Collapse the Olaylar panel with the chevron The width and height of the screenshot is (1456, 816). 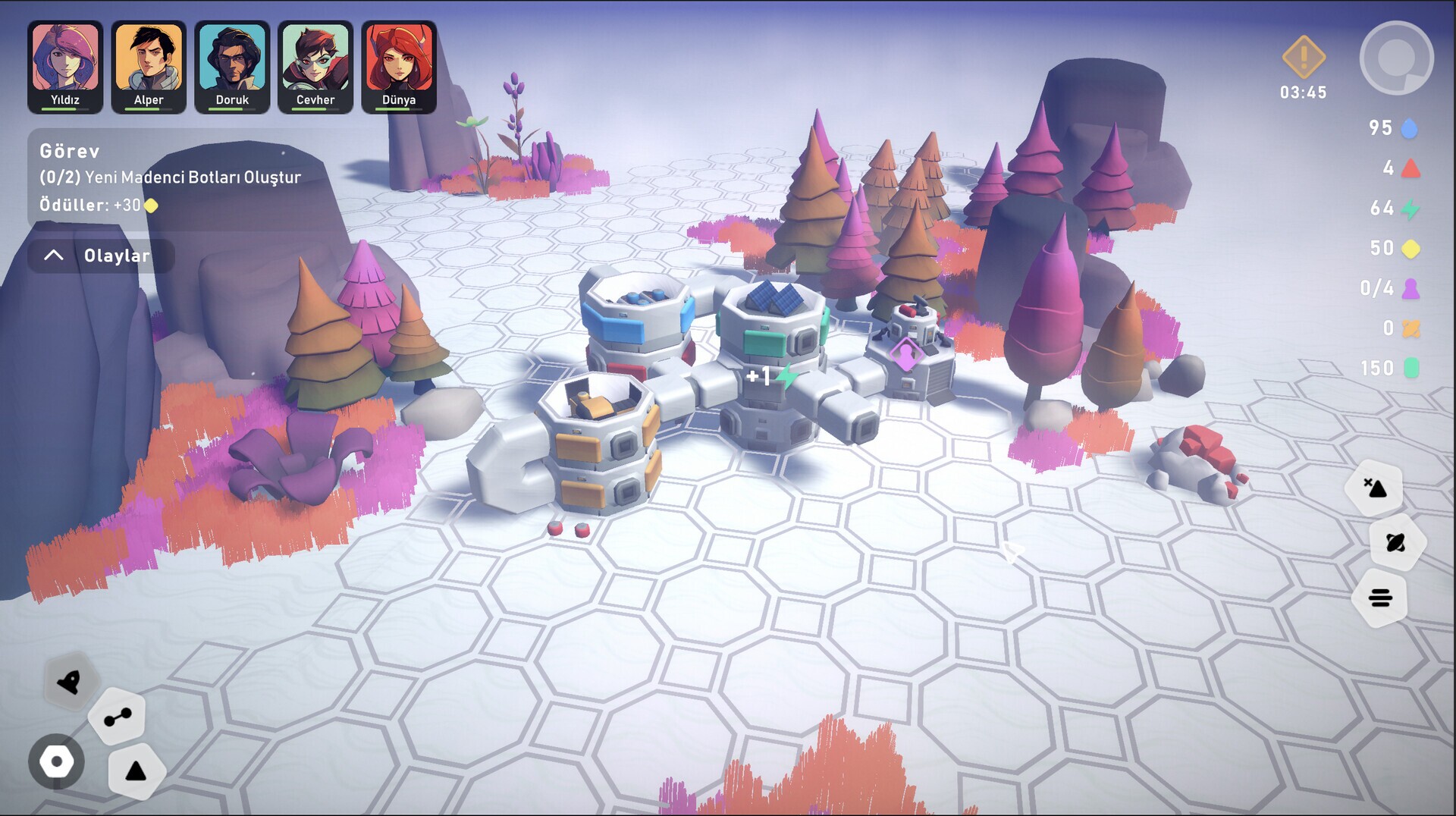tap(53, 255)
